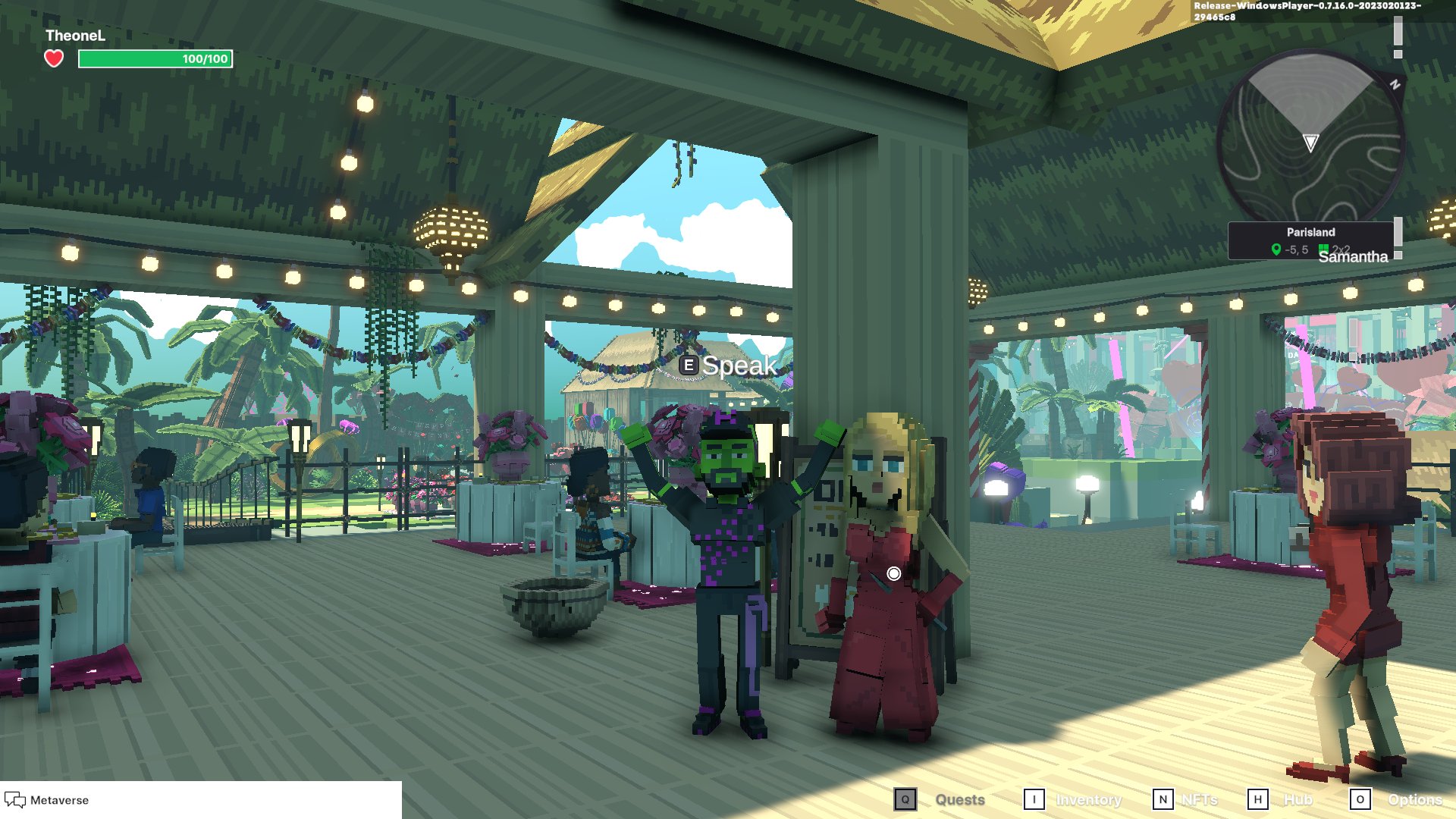Click the TheoneL player name label

[75, 35]
